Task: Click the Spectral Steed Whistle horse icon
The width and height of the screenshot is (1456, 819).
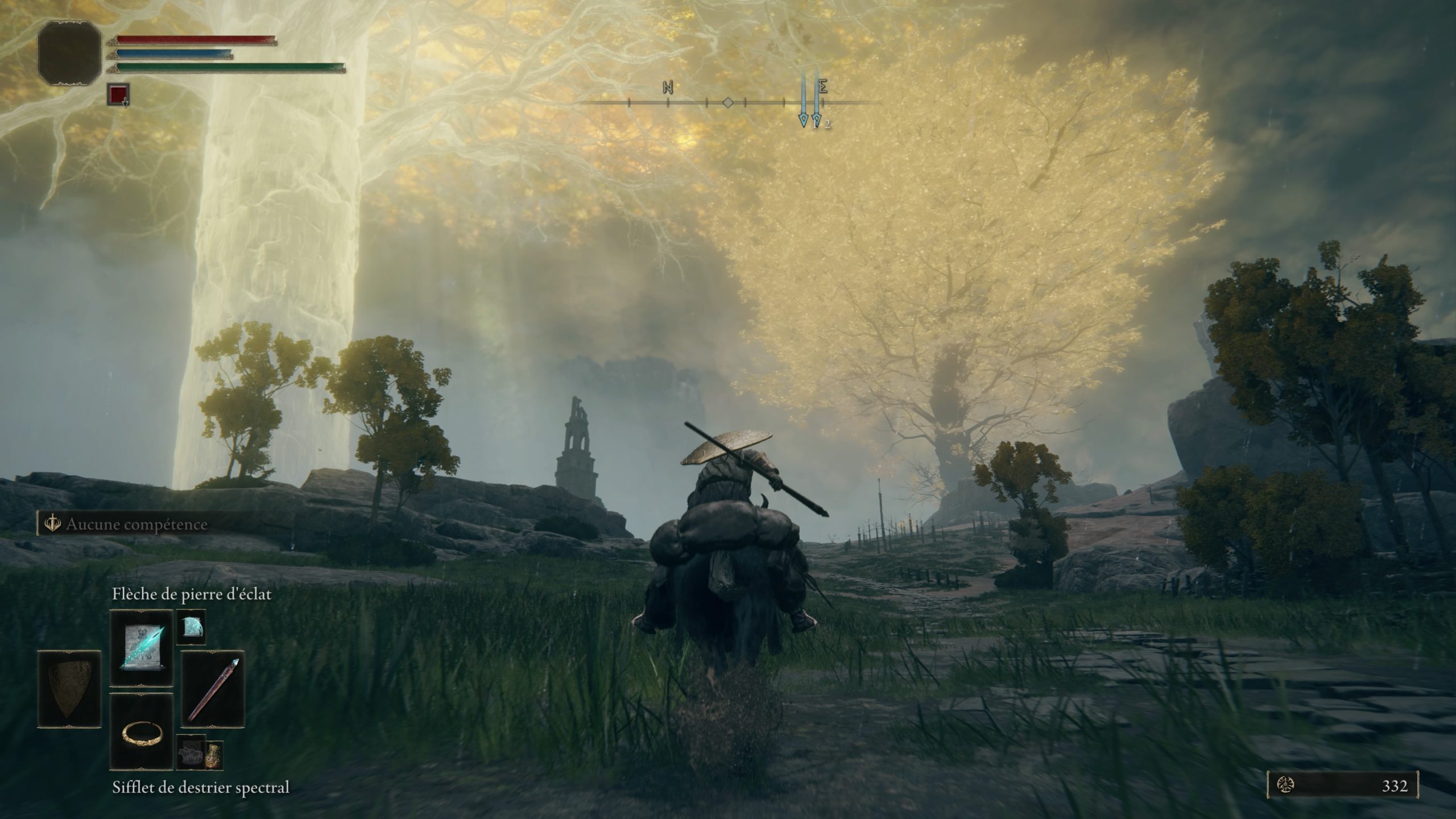Action: (192, 754)
